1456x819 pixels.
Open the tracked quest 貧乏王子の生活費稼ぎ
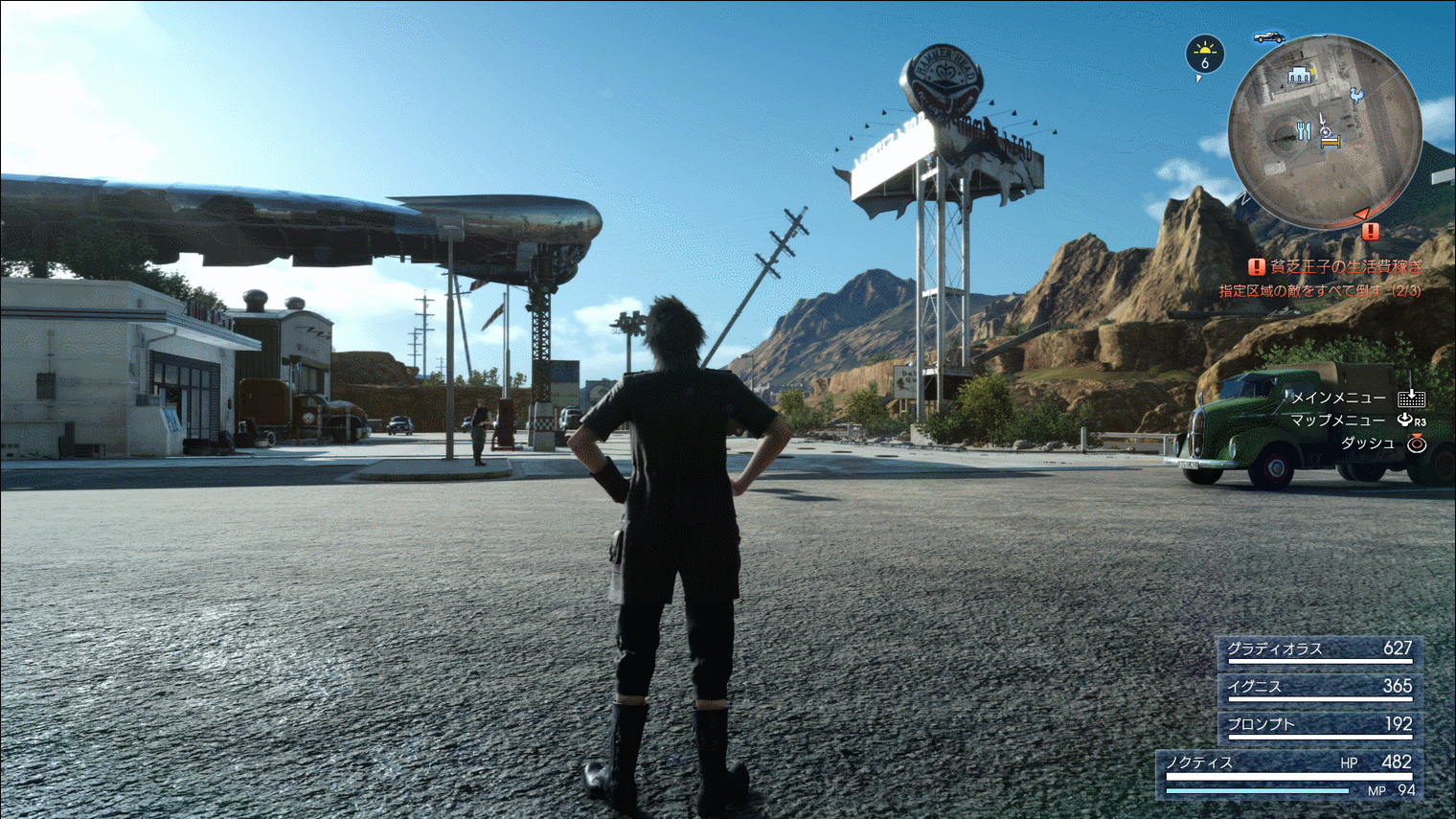pos(1336,267)
